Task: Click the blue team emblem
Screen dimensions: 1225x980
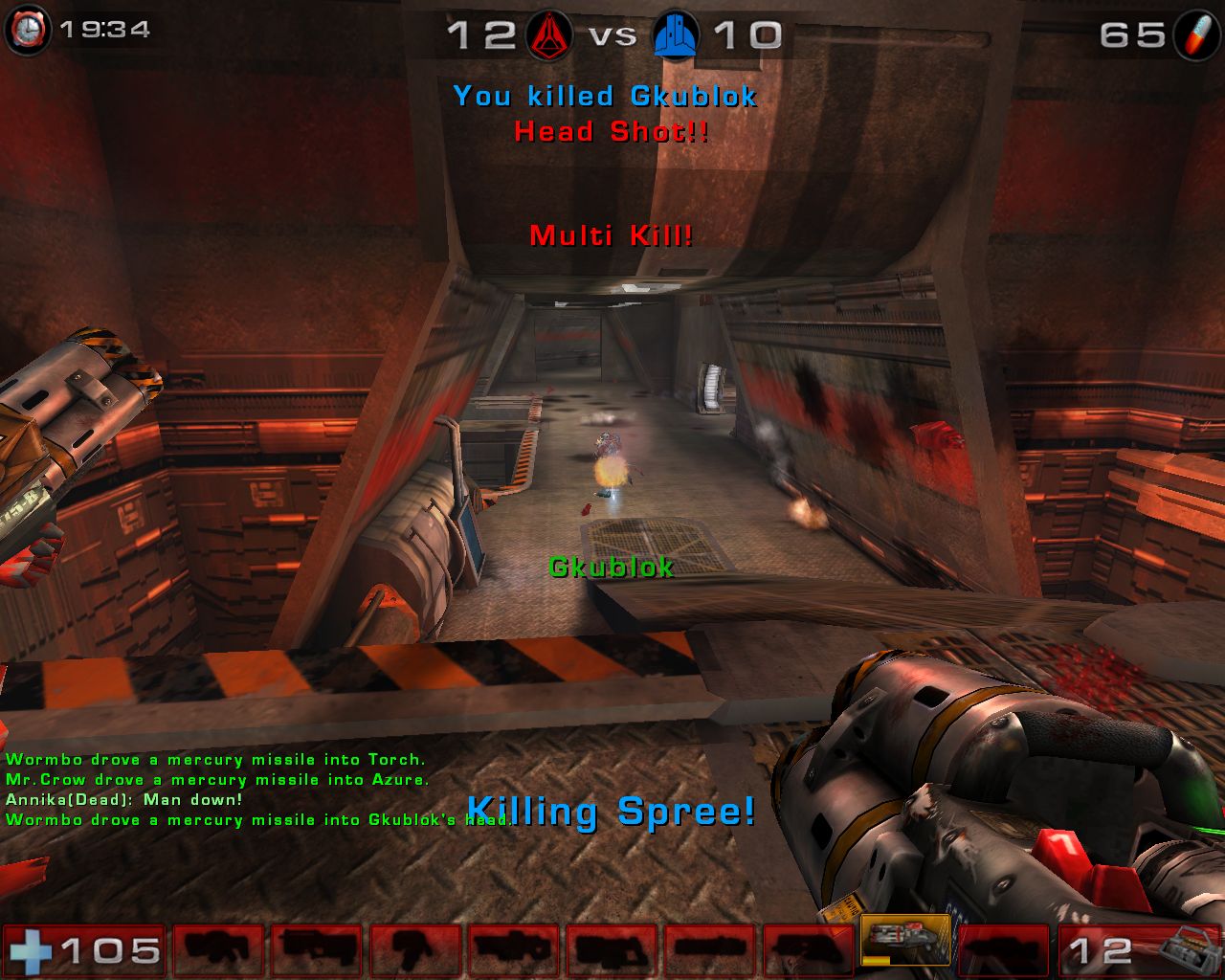Action: (675, 35)
